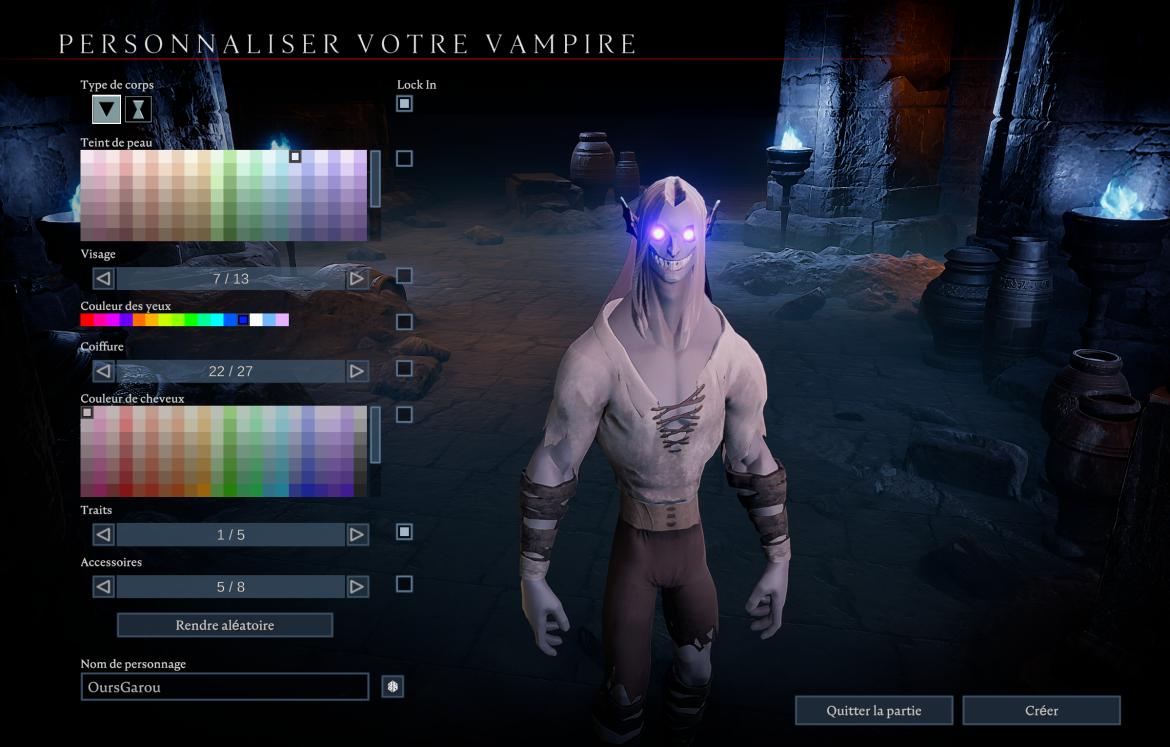This screenshot has width=1170, height=747.
Task: Show the next Accessoires option
Action: point(357,587)
